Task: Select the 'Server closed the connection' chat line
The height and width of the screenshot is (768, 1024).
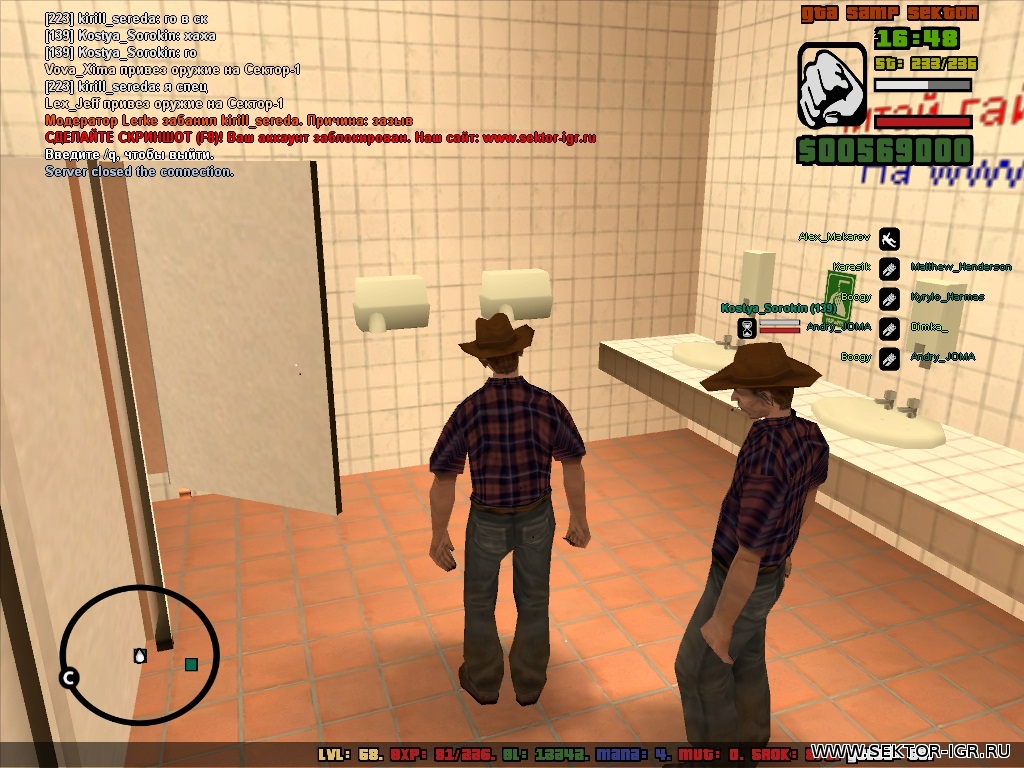Action: pyautogui.click(x=139, y=172)
